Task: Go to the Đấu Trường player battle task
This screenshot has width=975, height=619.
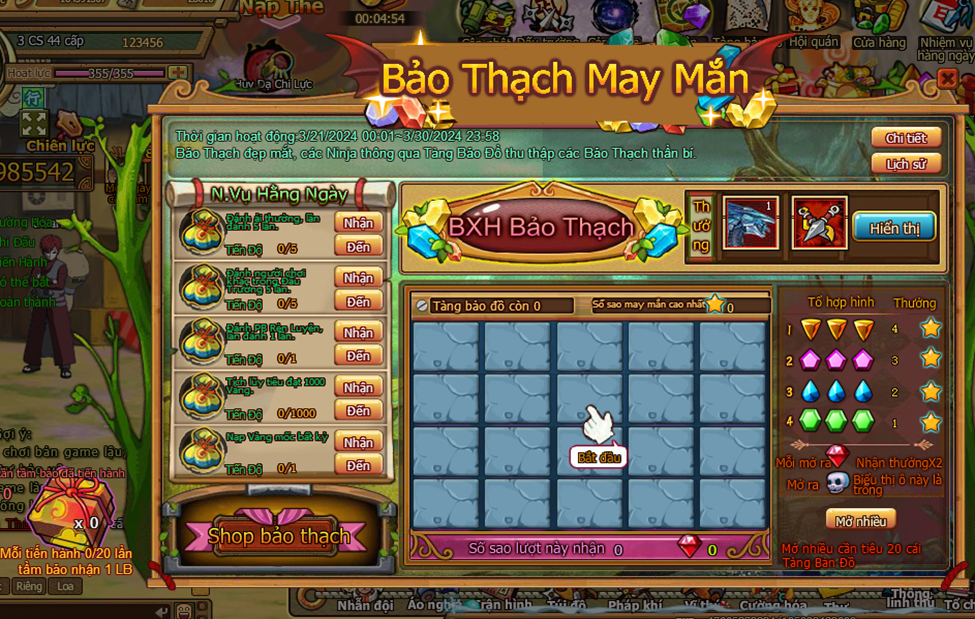Action: [358, 302]
